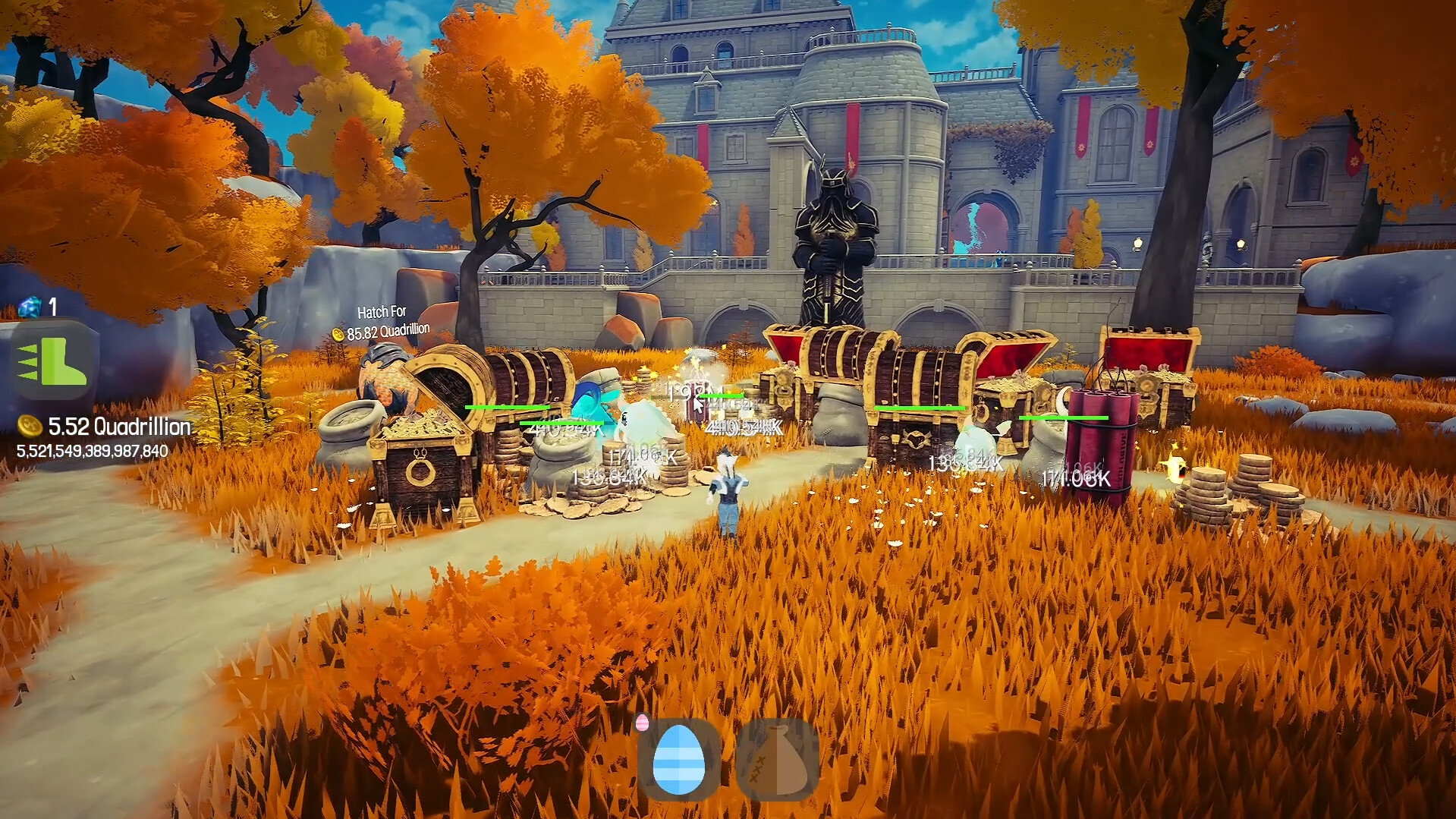Image resolution: width=1456 pixels, height=819 pixels.
Task: Select the player character on the path
Action: 726,493
